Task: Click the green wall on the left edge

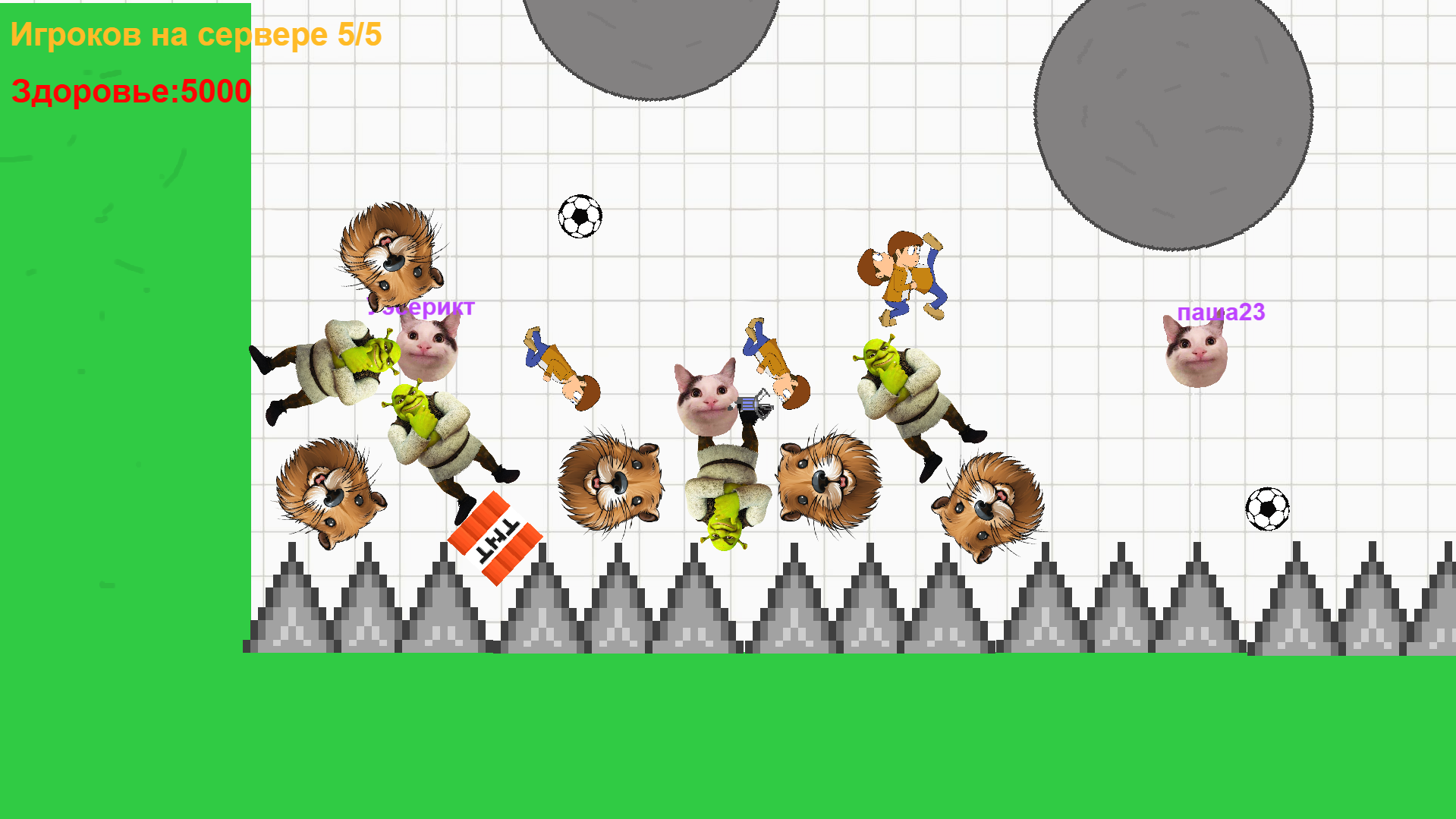Action: (x=121, y=380)
